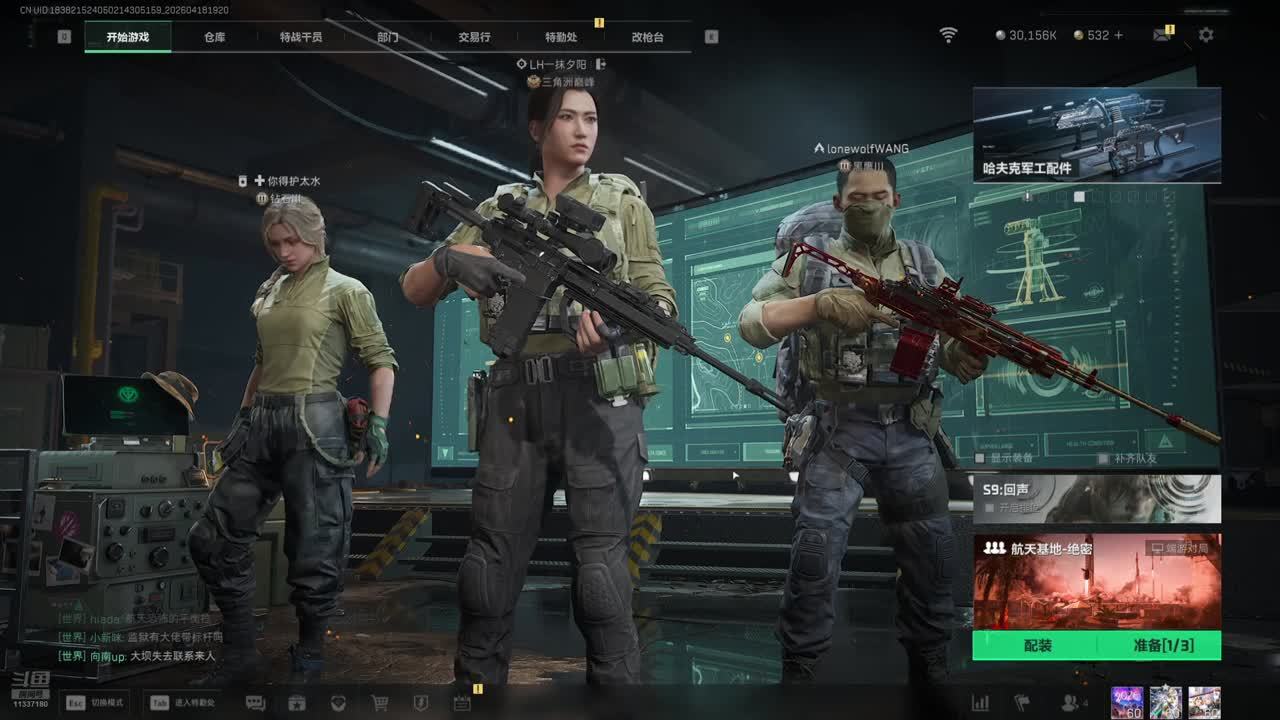Open the 特战干员 tab
Screen dimensions: 1280x720
pyautogui.click(x=301, y=37)
